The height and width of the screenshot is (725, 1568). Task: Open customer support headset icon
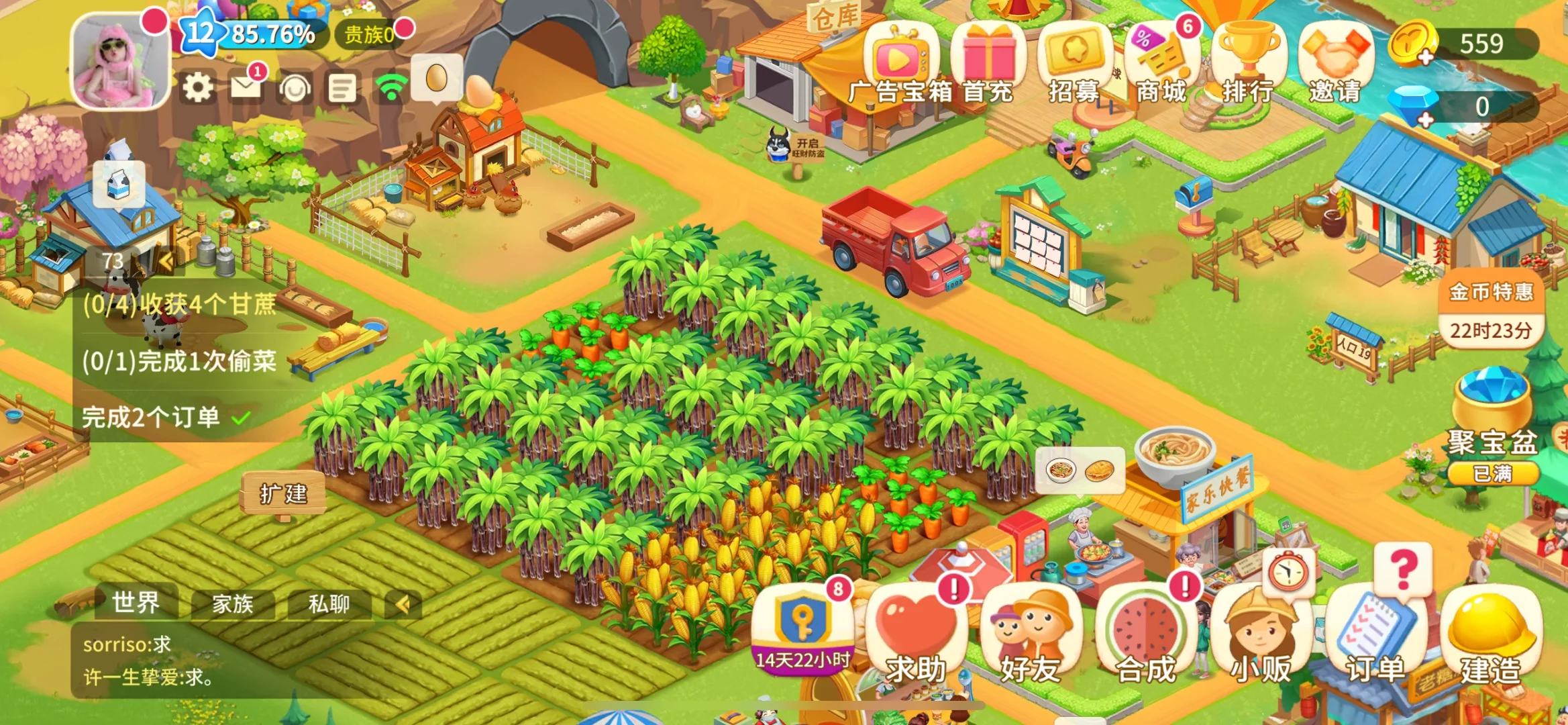295,88
